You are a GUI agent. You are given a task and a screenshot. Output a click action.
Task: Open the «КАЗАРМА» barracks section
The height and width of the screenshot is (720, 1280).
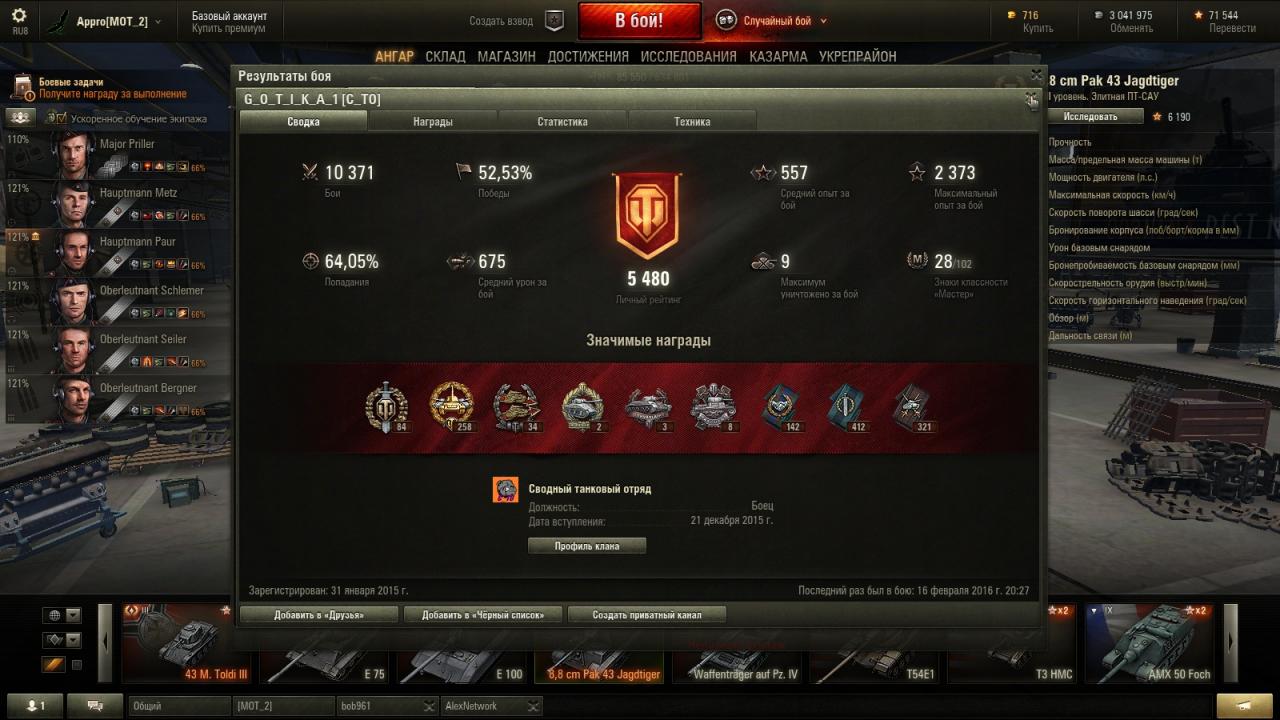(778, 57)
